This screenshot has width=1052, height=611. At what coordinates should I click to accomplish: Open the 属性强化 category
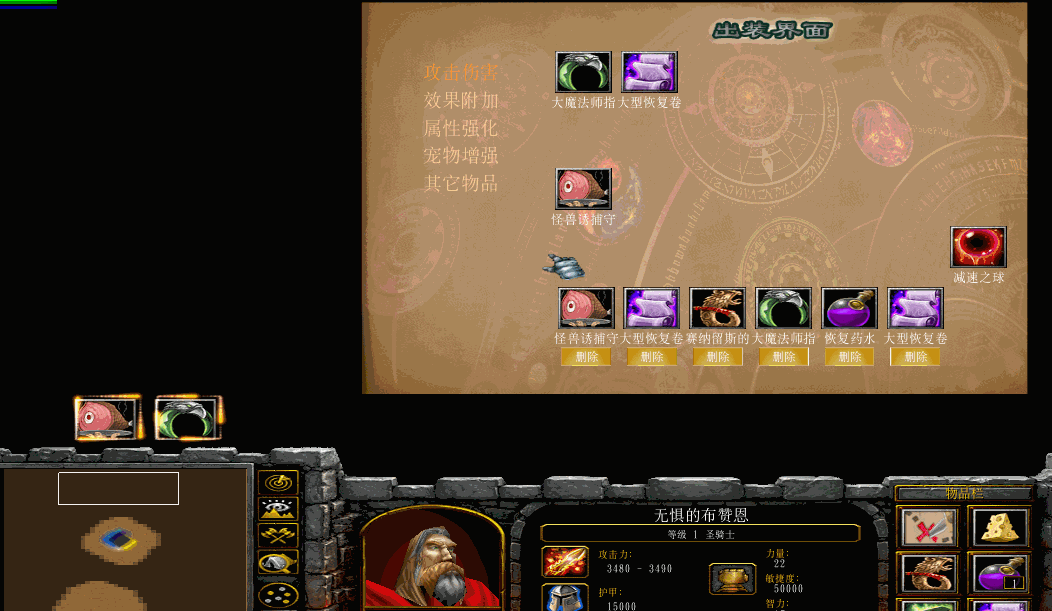461,128
